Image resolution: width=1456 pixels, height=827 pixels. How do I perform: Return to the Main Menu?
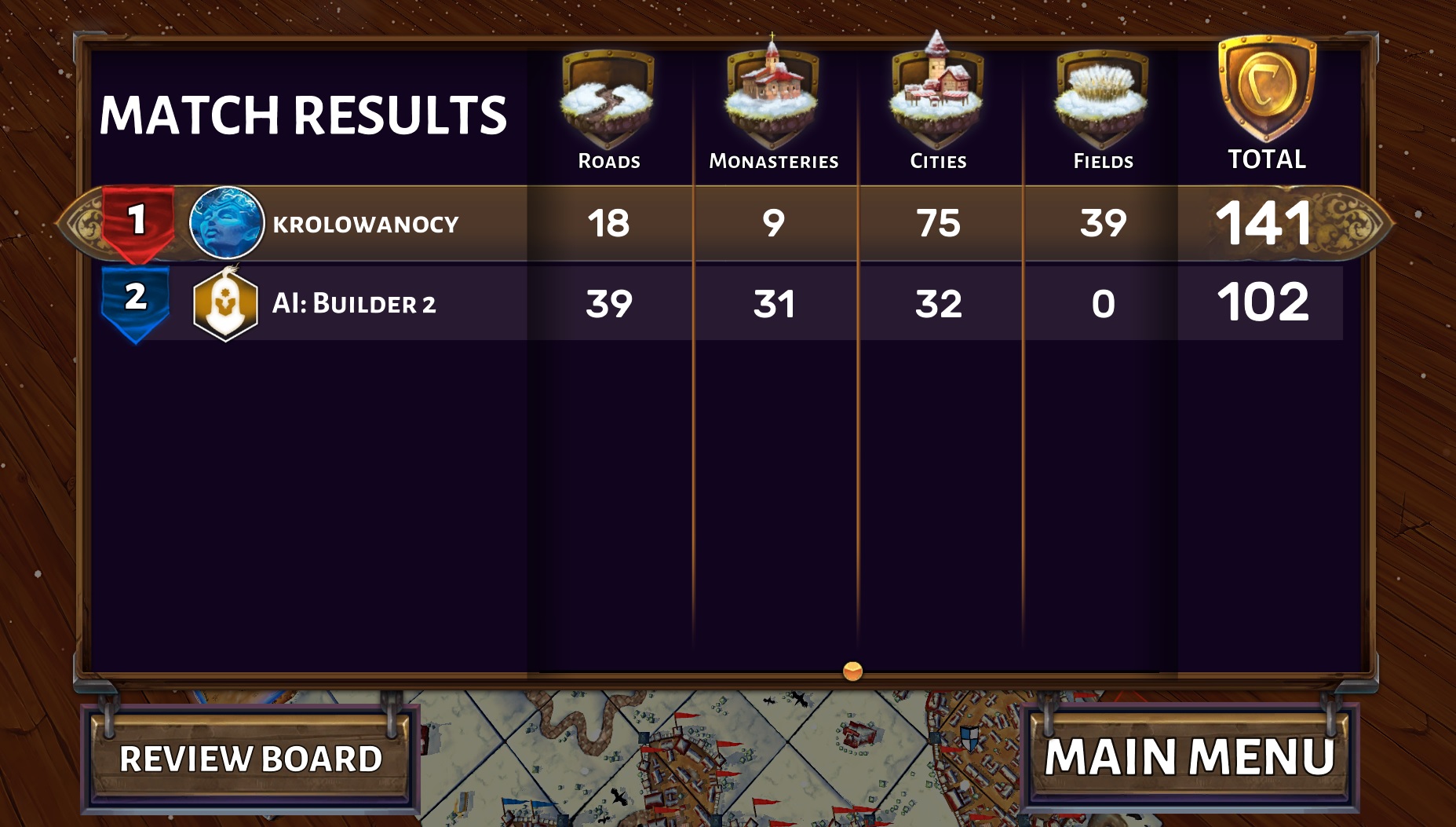pos(1189,757)
